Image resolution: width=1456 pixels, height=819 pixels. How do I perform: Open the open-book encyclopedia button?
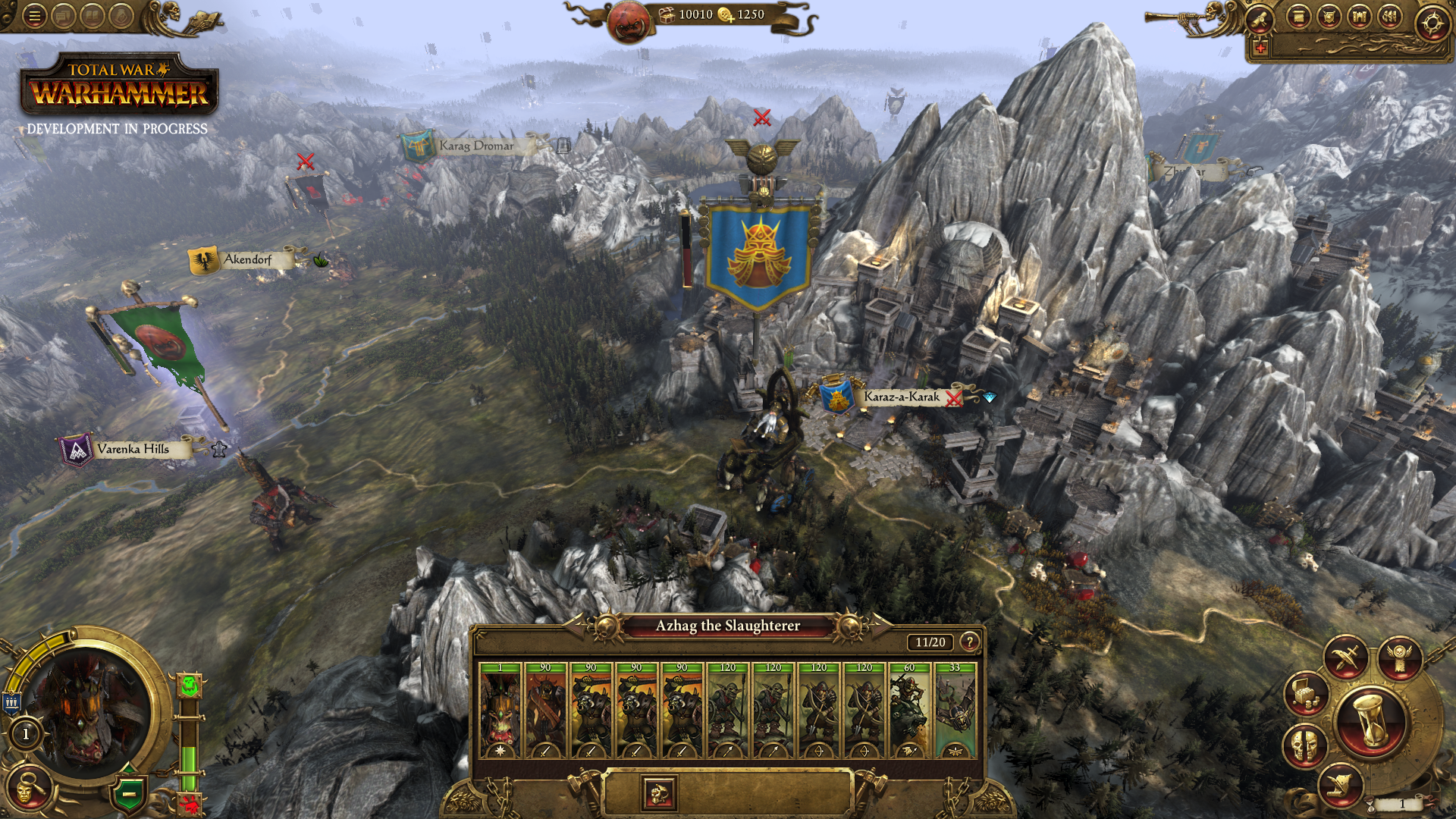pyautogui.click(x=93, y=16)
